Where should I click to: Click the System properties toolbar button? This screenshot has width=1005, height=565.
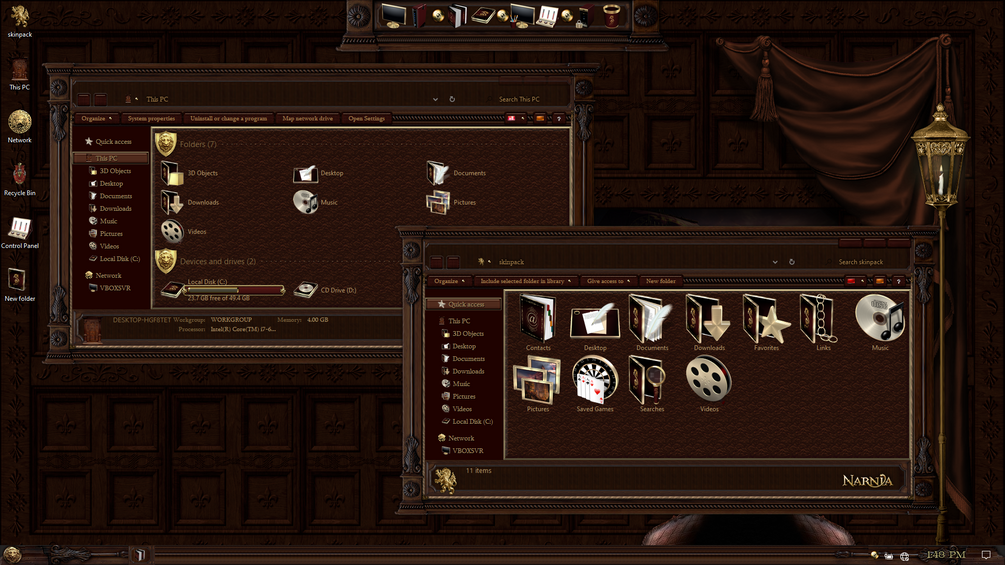(151, 118)
